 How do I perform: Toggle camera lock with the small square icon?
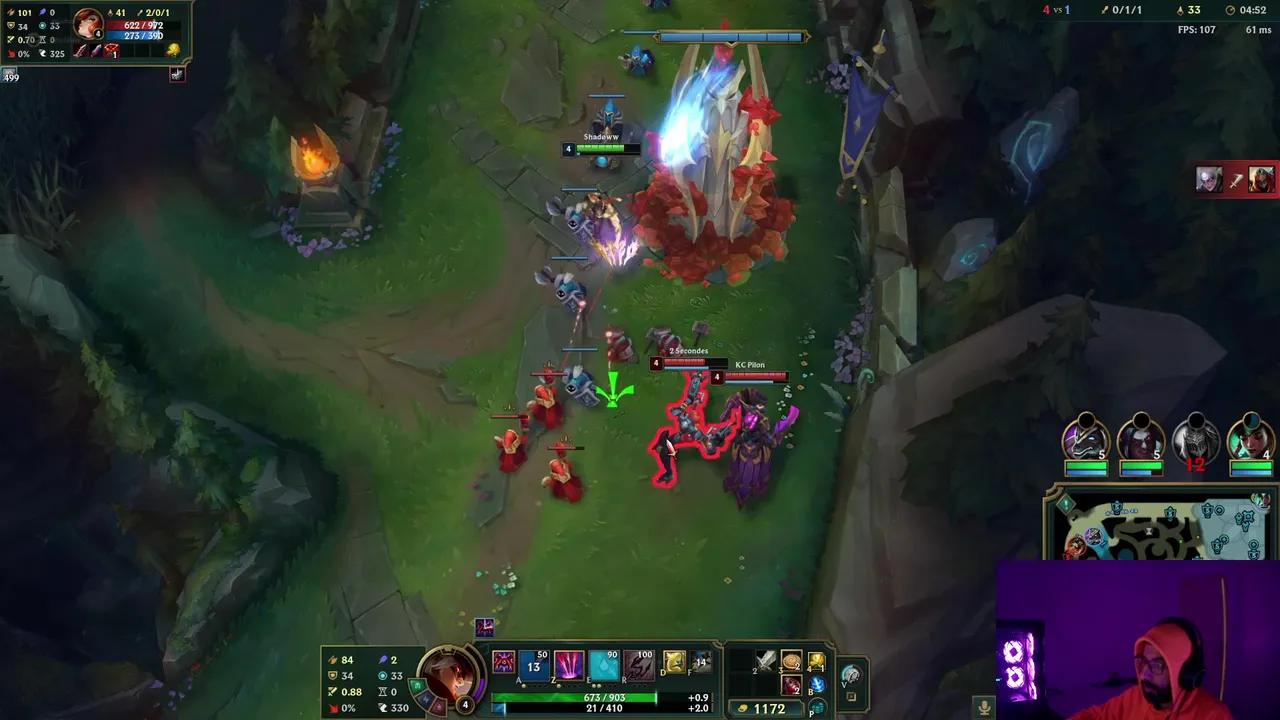tap(850, 697)
